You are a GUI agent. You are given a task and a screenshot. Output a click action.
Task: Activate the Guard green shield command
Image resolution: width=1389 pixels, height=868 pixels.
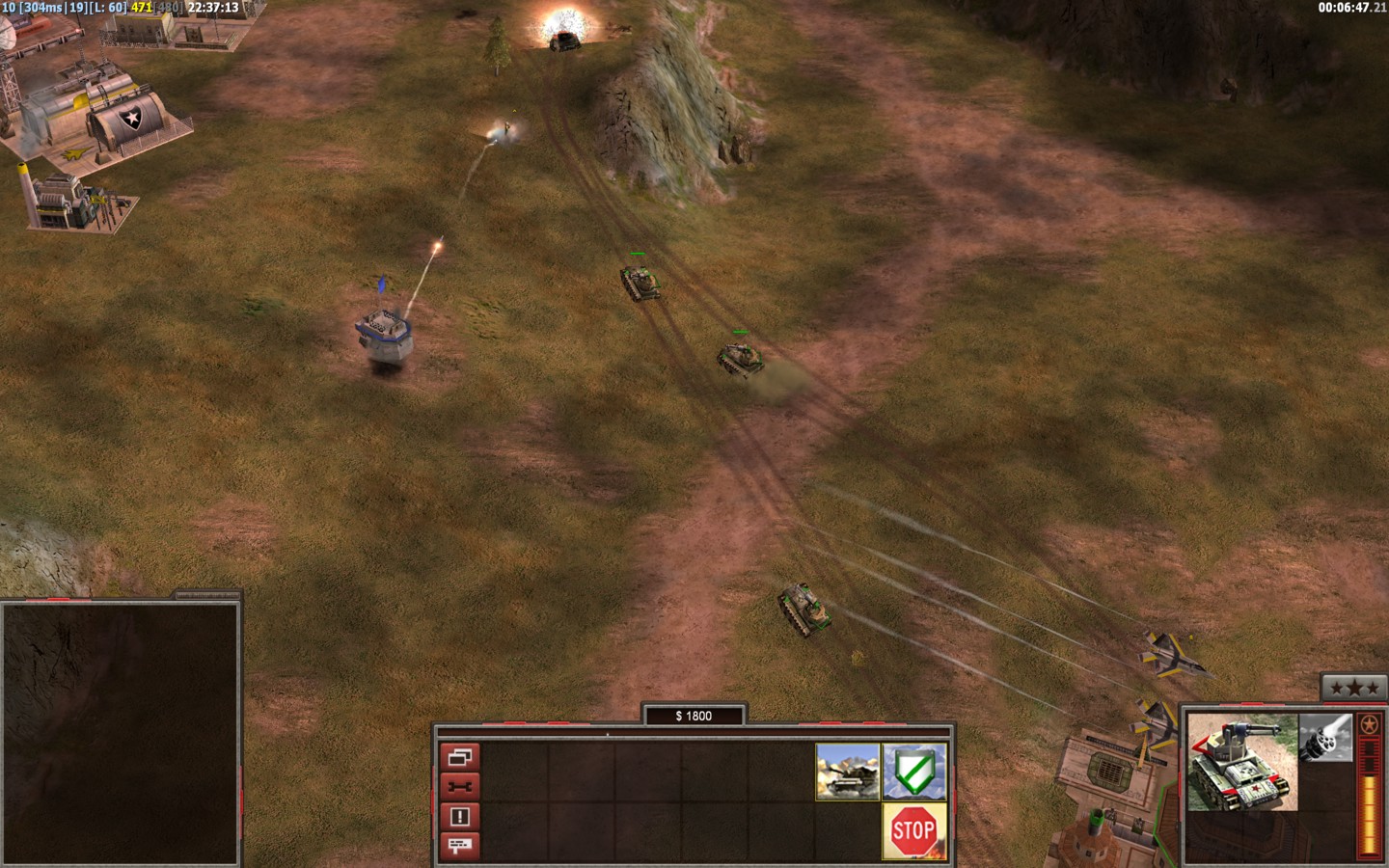[x=914, y=772]
